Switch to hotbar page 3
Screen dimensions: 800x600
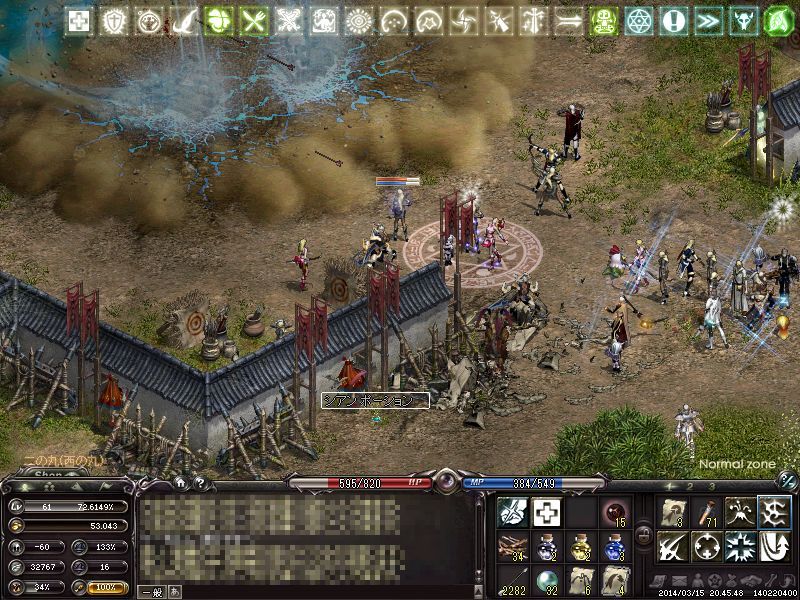712,487
